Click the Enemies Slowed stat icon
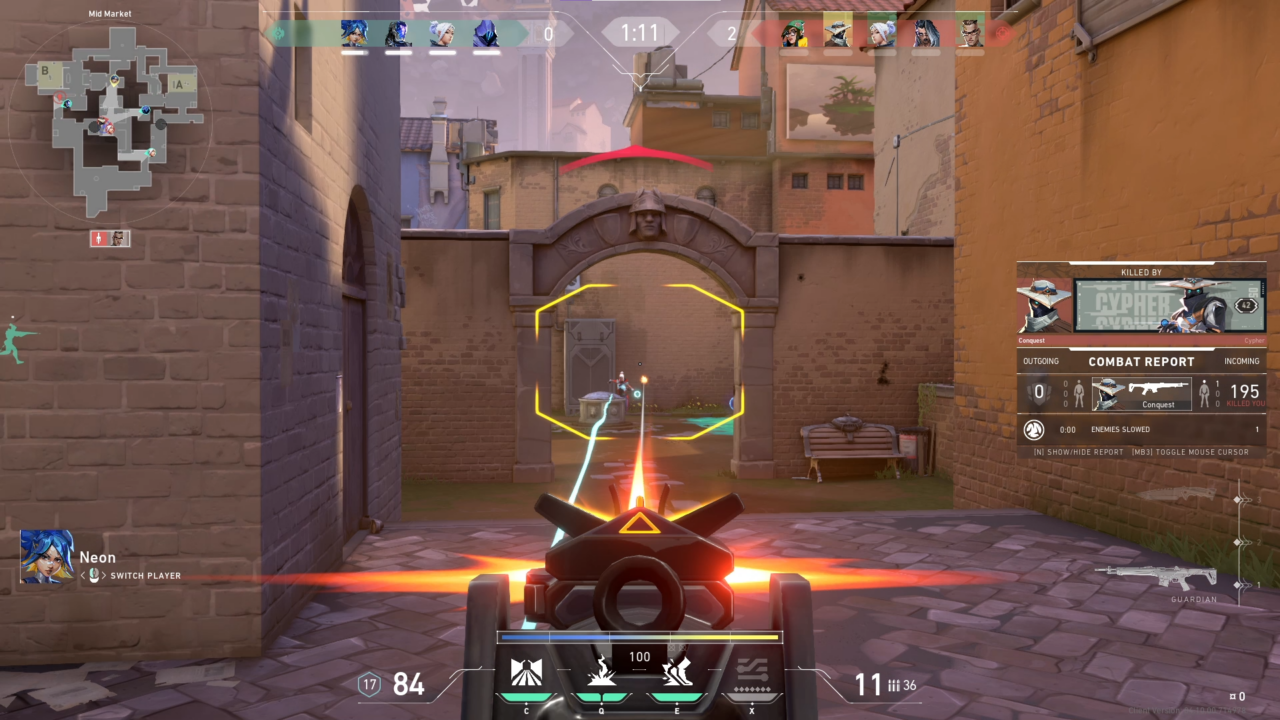Image resolution: width=1280 pixels, height=720 pixels. pos(1034,430)
